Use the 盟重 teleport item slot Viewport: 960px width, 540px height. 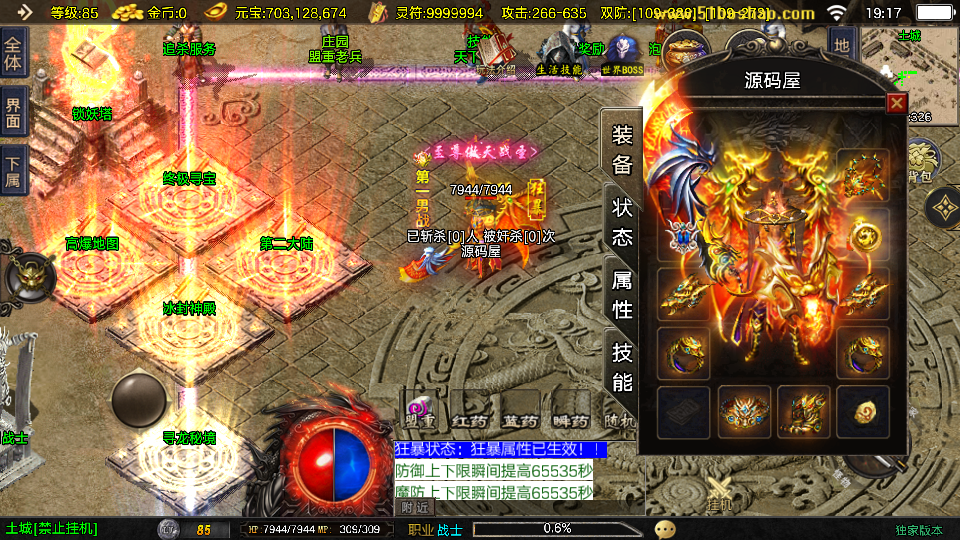(419, 411)
